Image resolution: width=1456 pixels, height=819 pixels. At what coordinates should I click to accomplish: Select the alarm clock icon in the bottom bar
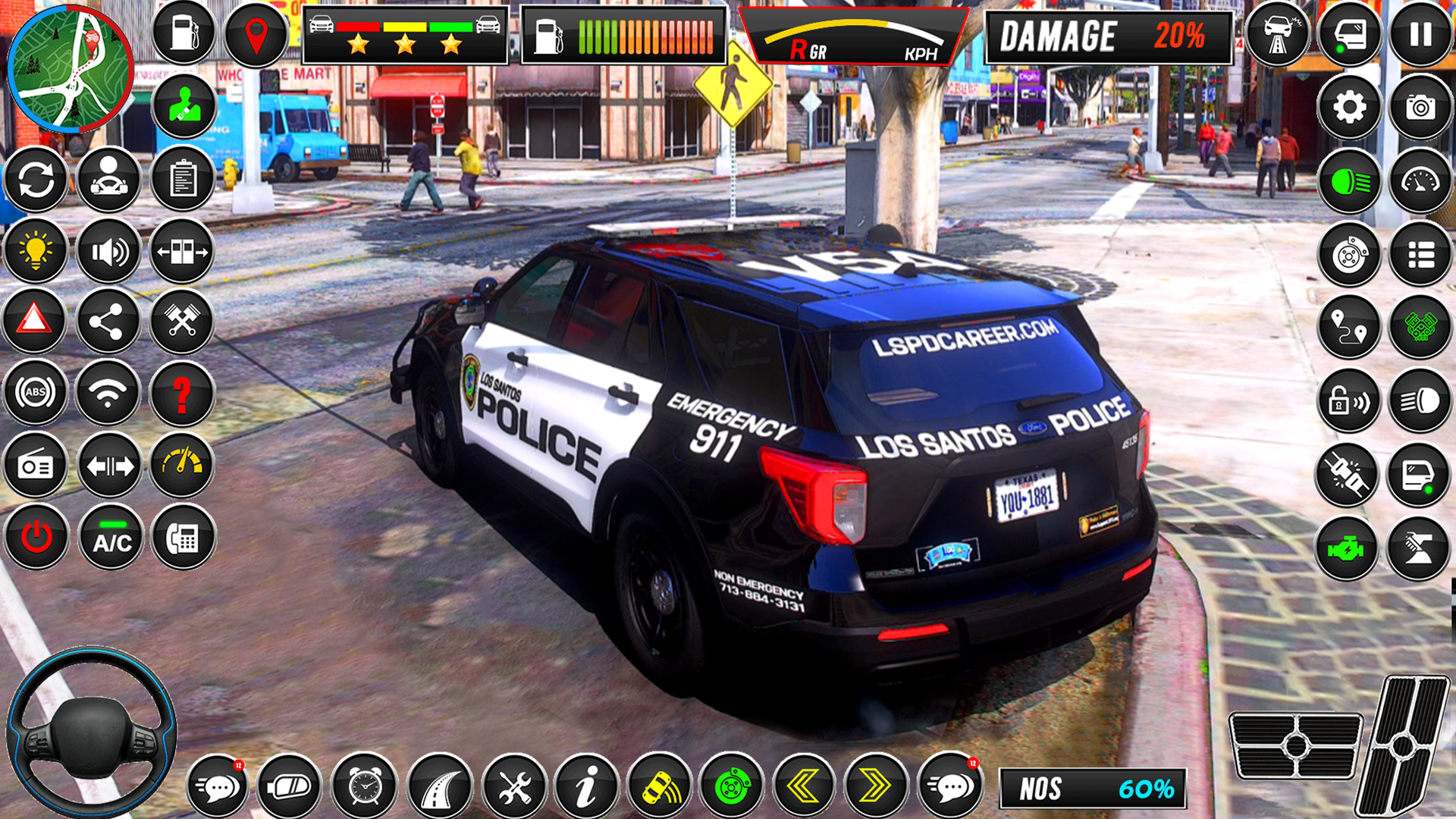(x=365, y=786)
